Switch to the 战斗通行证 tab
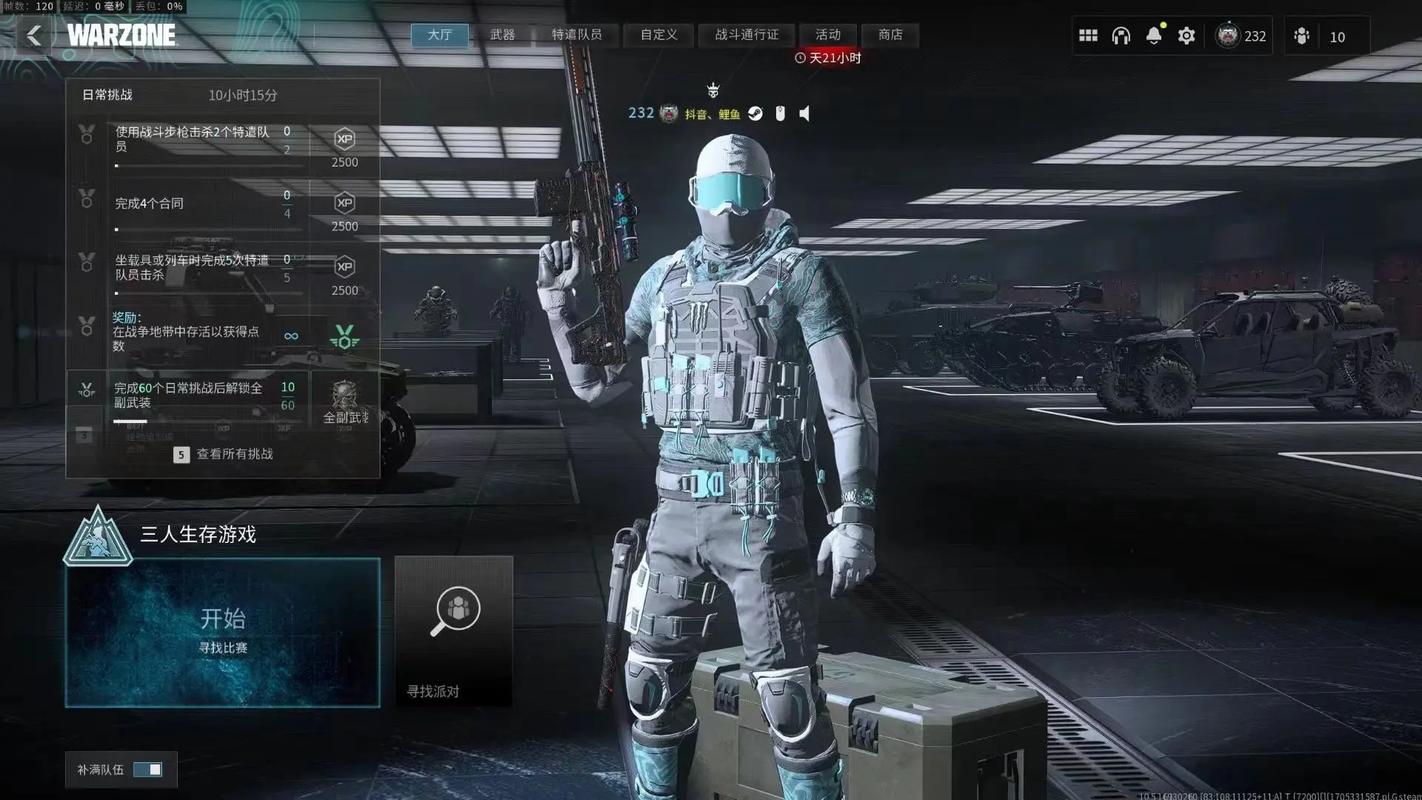Screen dimensions: 1422x800 tap(746, 35)
